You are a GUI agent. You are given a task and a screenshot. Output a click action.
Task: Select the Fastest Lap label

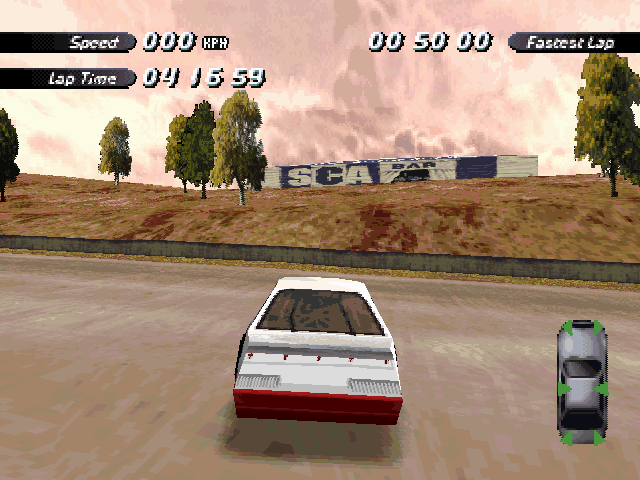tap(571, 42)
